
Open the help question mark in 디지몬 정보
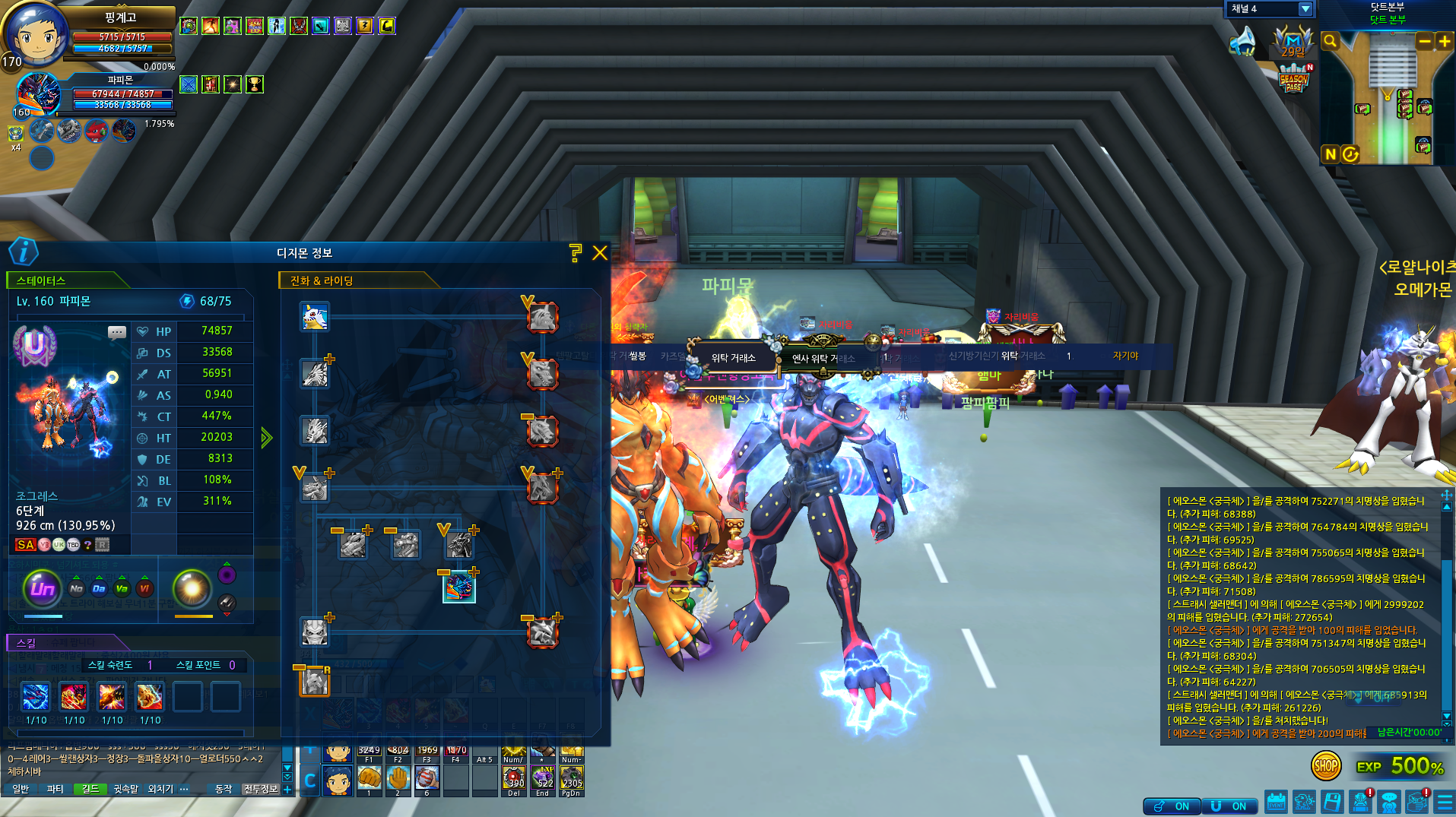pos(576,253)
